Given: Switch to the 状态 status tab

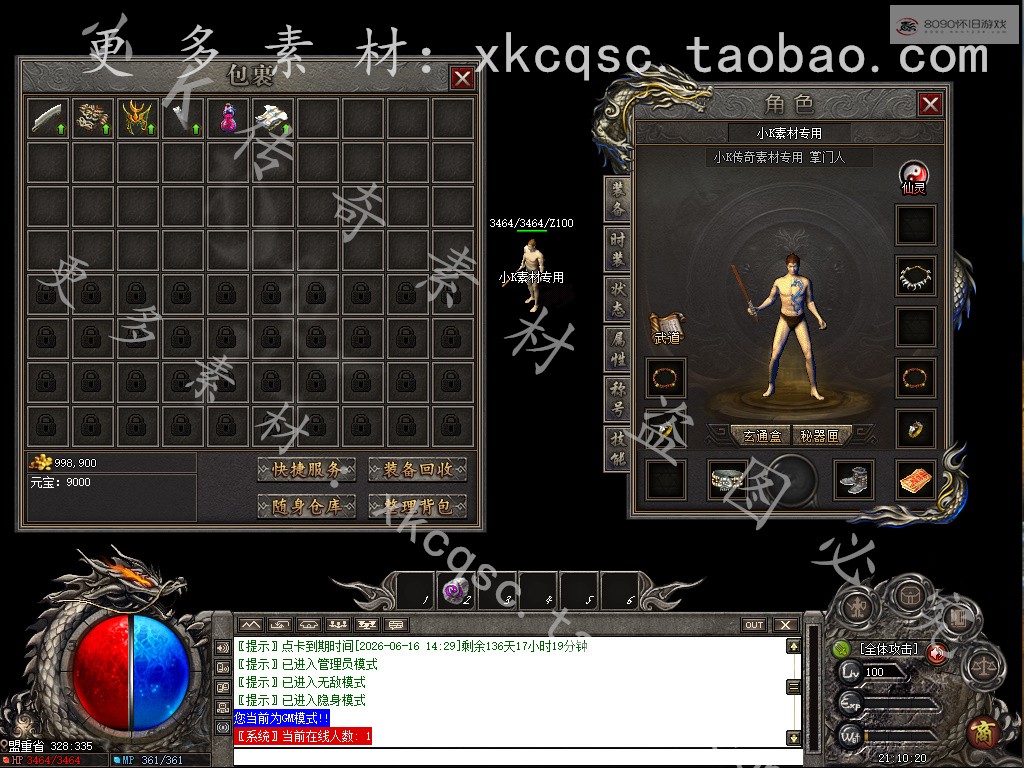Looking at the screenshot, I should click(618, 298).
